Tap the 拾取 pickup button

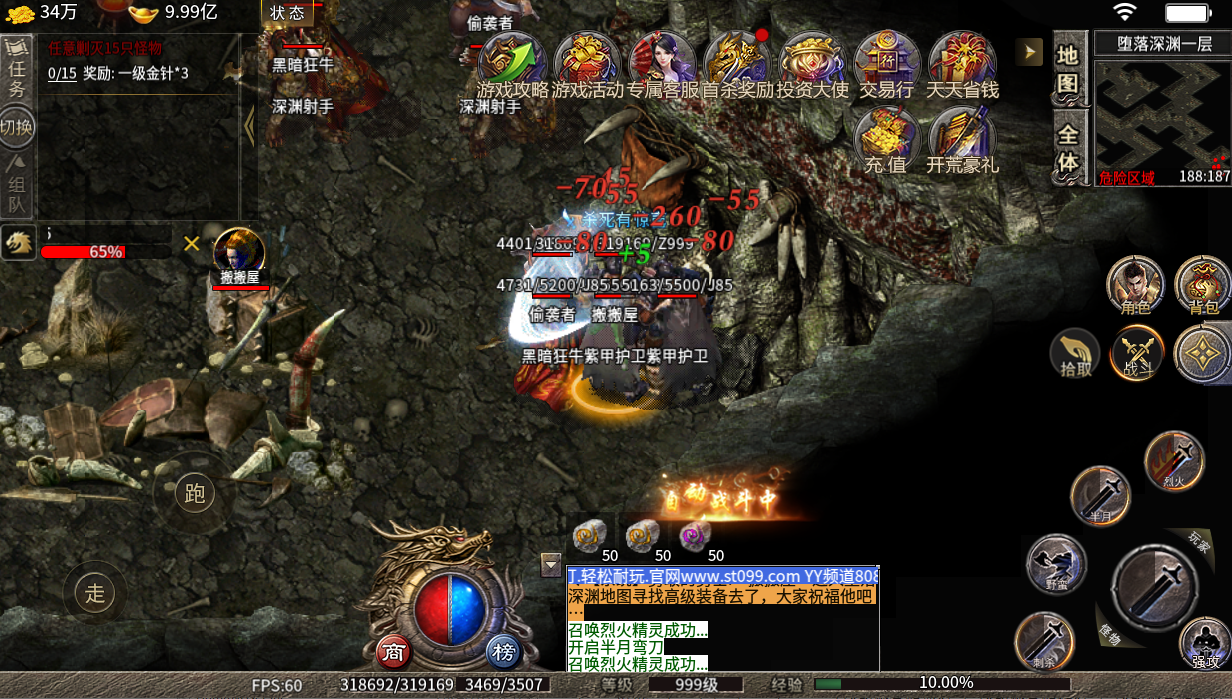(x=1075, y=353)
